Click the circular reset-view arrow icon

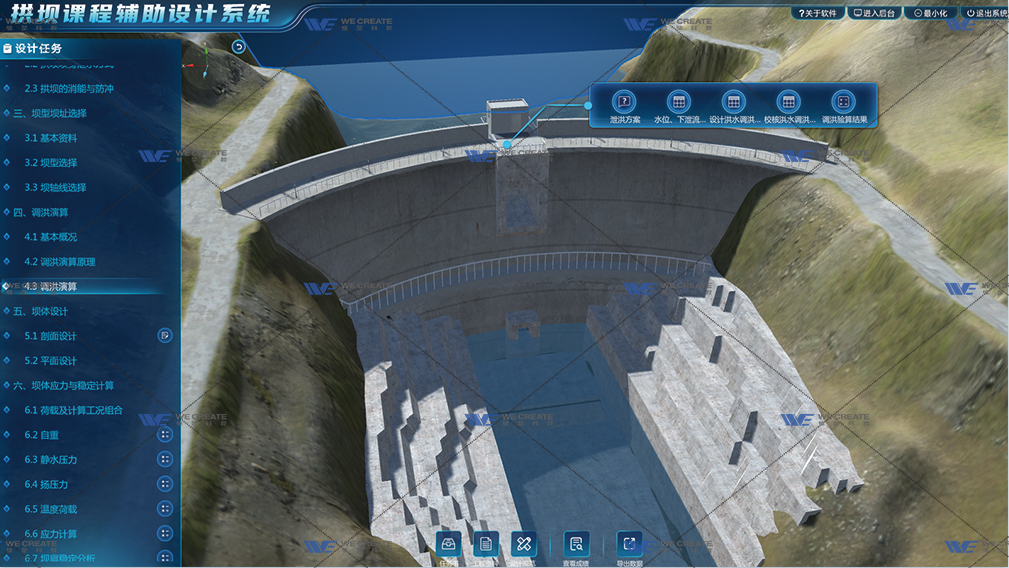238,47
